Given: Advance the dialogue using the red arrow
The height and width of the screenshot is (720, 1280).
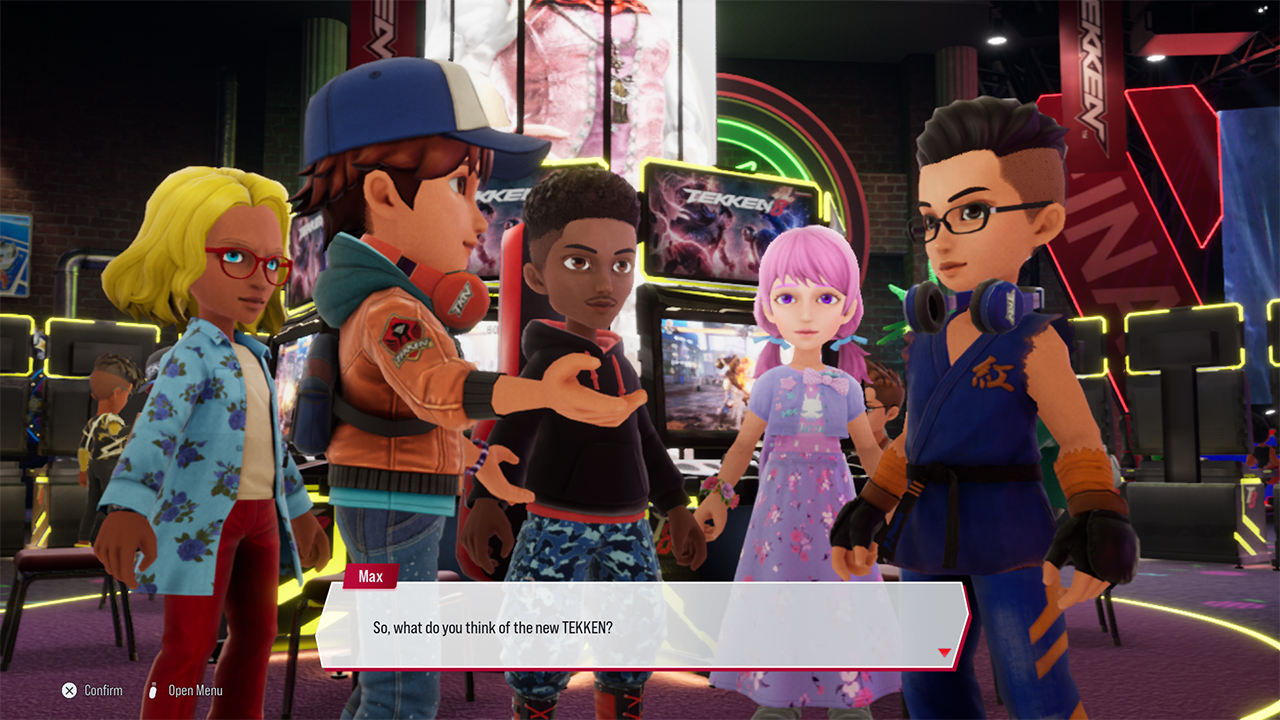Looking at the screenshot, I should pyautogui.click(x=944, y=653).
